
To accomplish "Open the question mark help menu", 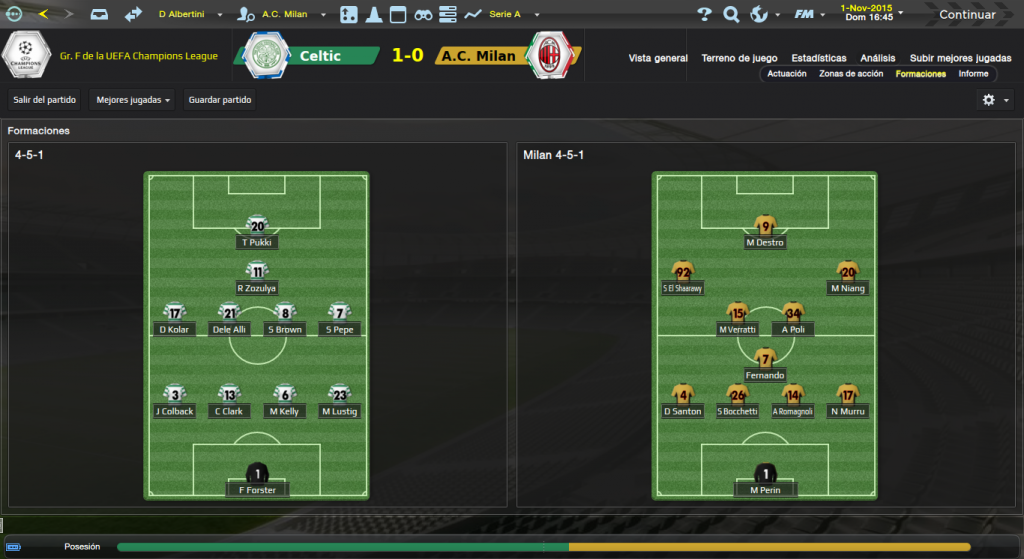I will tap(704, 15).
